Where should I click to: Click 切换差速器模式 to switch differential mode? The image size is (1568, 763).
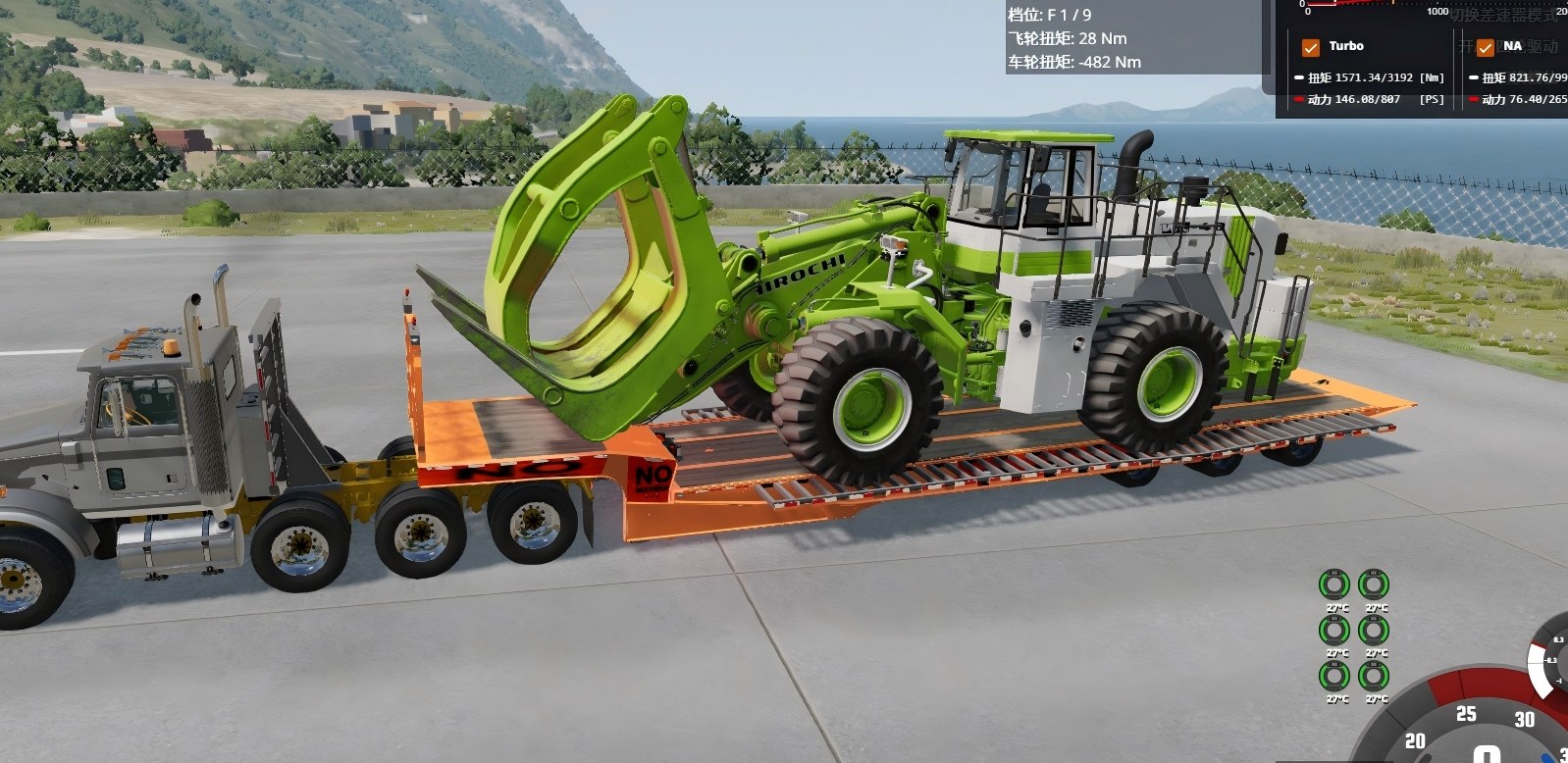(1504, 13)
